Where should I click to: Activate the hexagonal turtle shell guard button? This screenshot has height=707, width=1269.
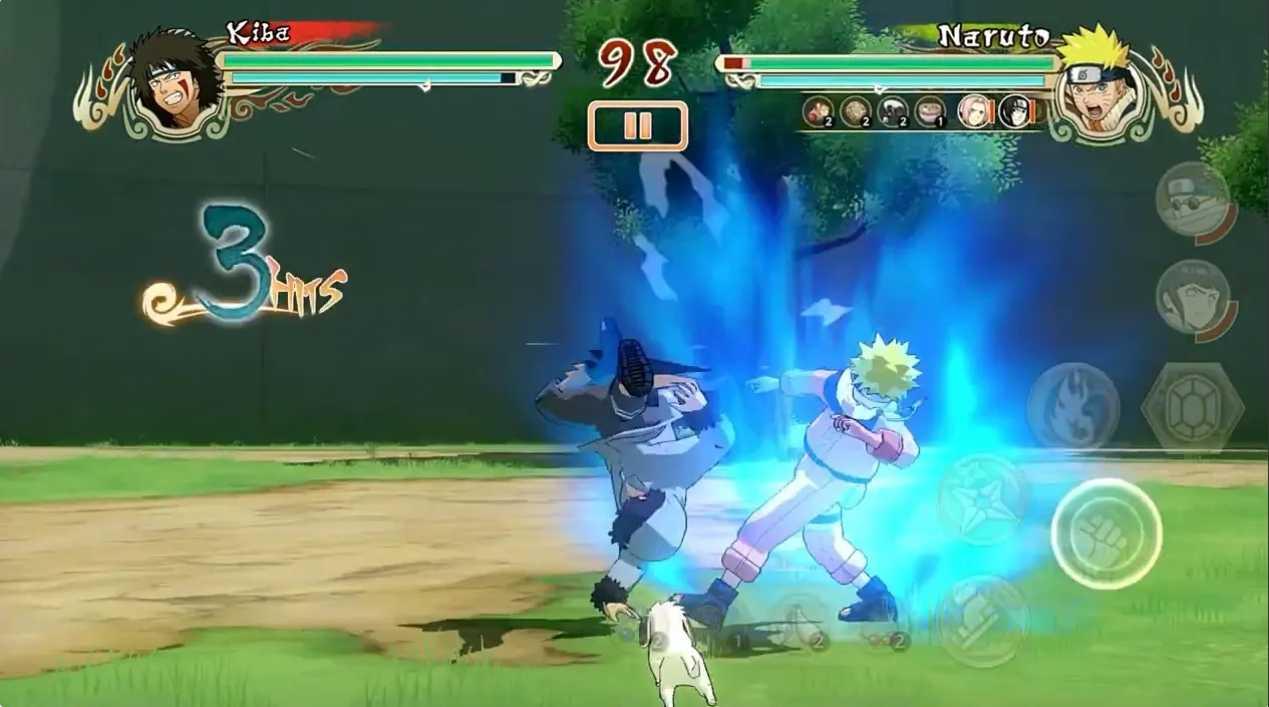(x=1191, y=406)
